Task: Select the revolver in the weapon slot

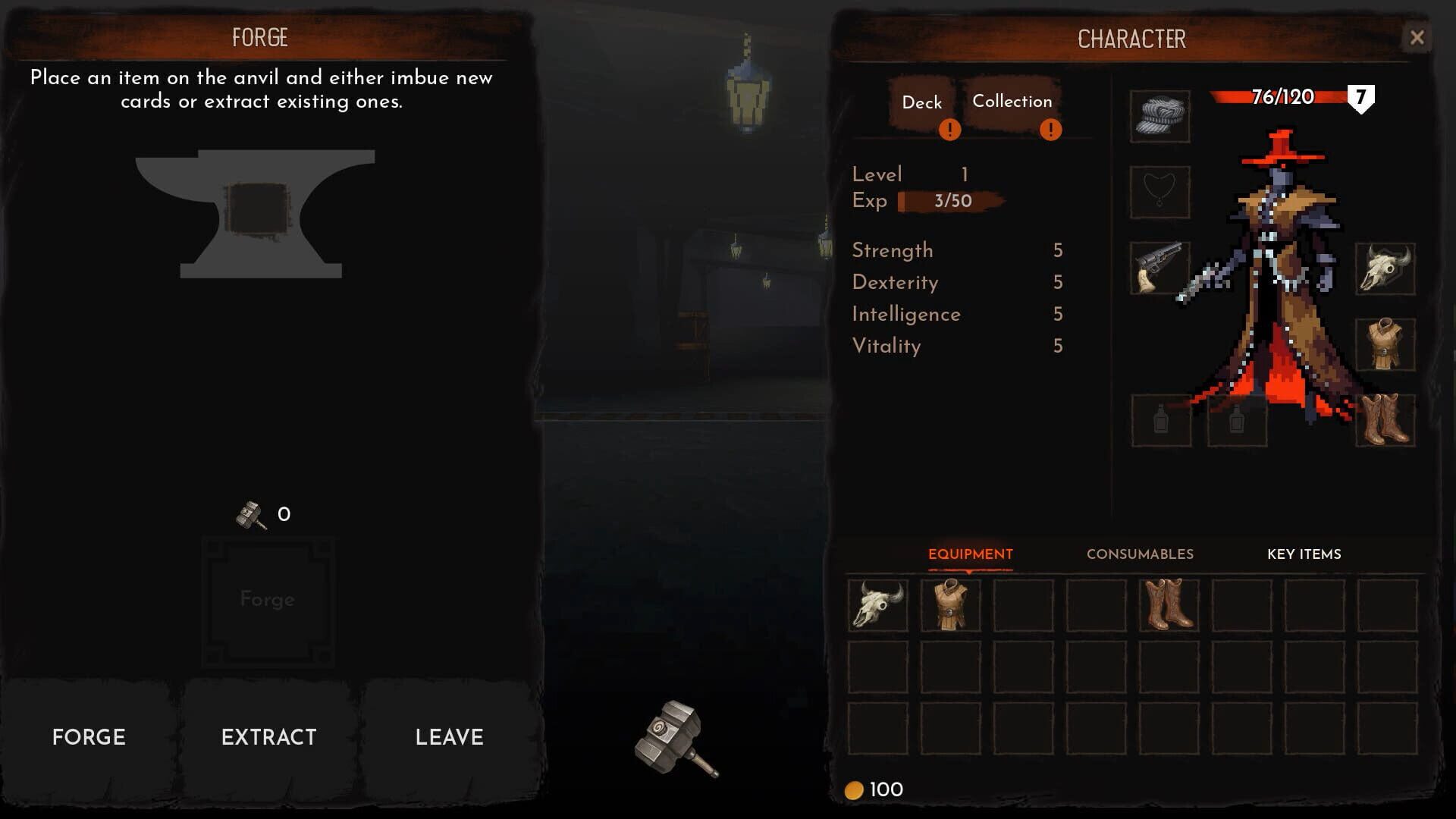Action: pyautogui.click(x=1159, y=269)
